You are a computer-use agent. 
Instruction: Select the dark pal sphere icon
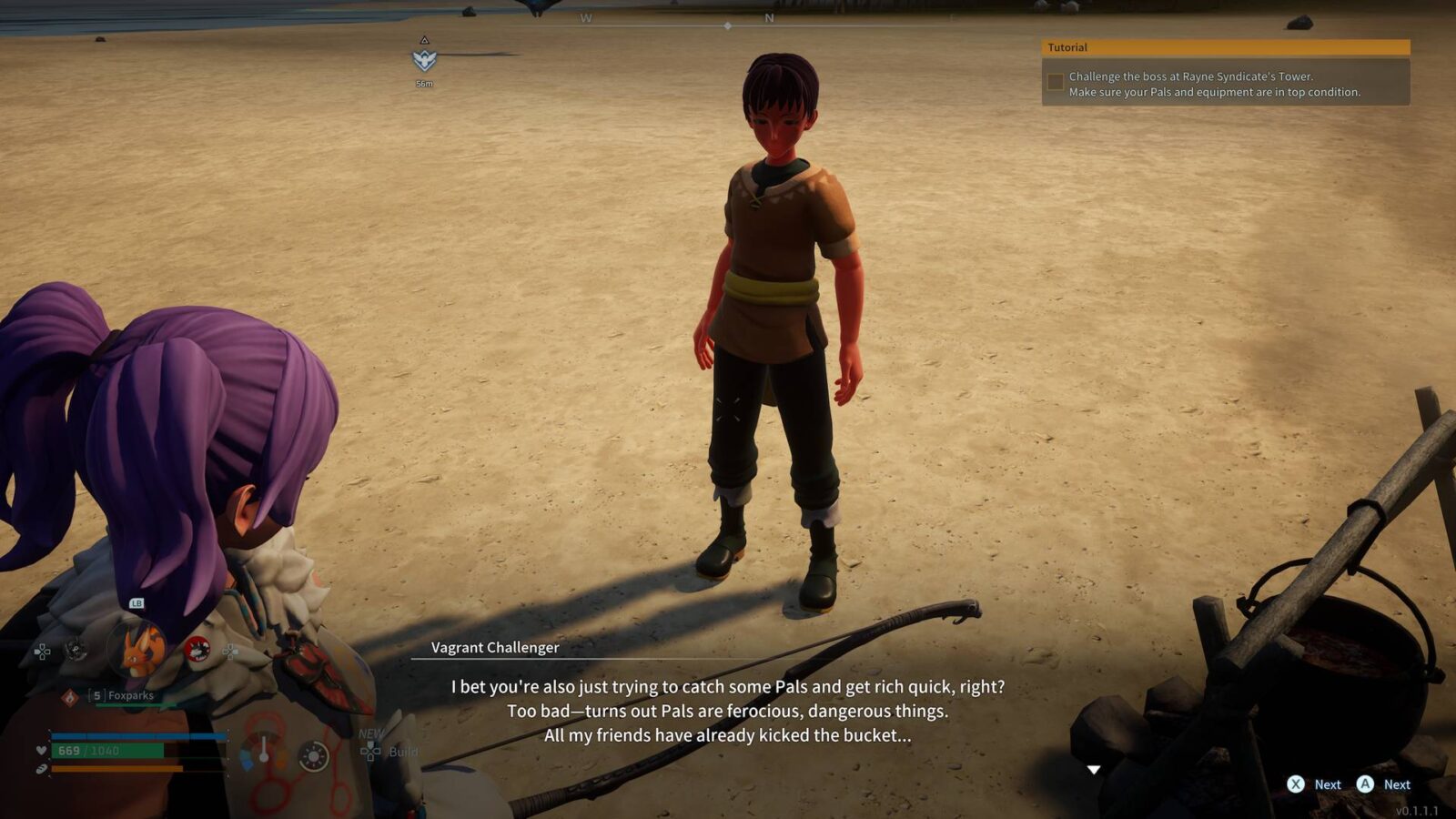click(76, 650)
